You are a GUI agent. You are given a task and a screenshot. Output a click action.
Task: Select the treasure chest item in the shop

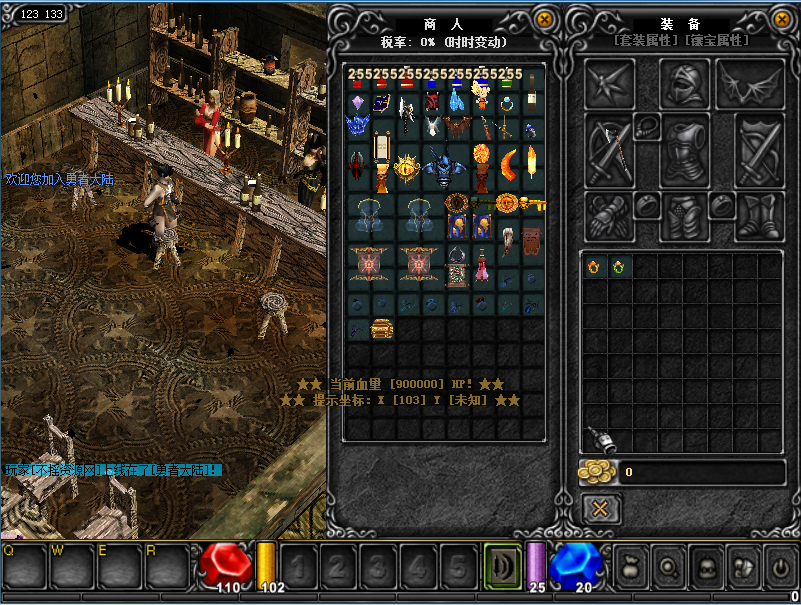click(382, 329)
